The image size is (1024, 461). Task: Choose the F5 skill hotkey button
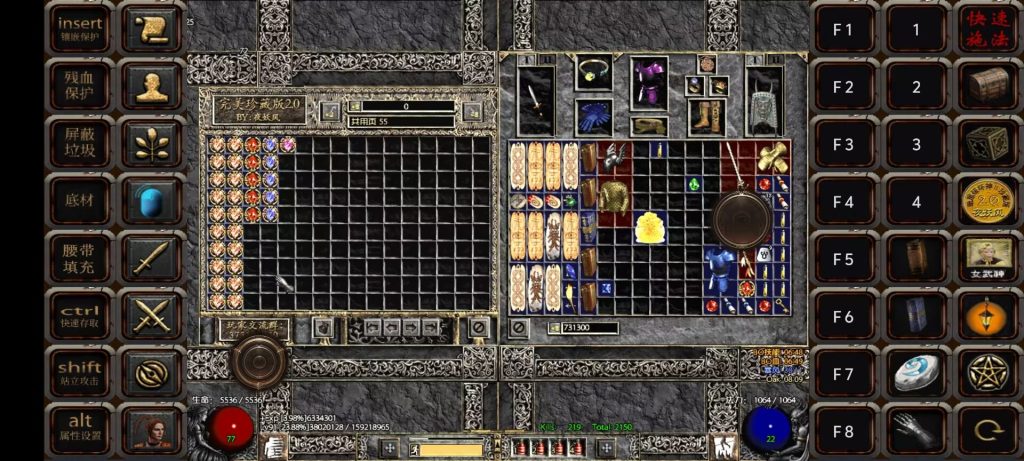pyautogui.click(x=843, y=258)
